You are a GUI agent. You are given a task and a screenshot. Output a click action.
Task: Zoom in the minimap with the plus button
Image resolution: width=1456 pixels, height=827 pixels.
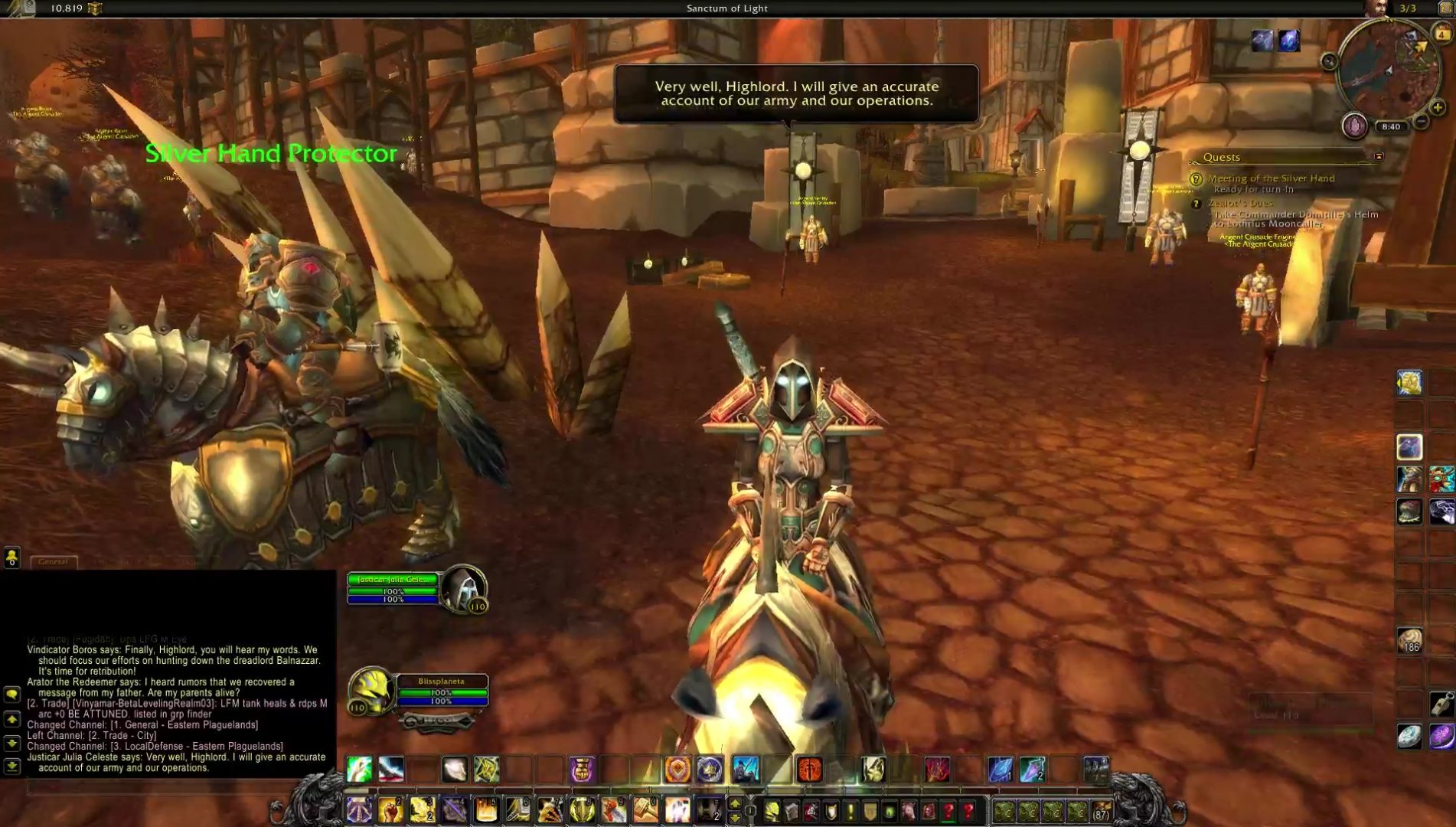click(x=1437, y=107)
